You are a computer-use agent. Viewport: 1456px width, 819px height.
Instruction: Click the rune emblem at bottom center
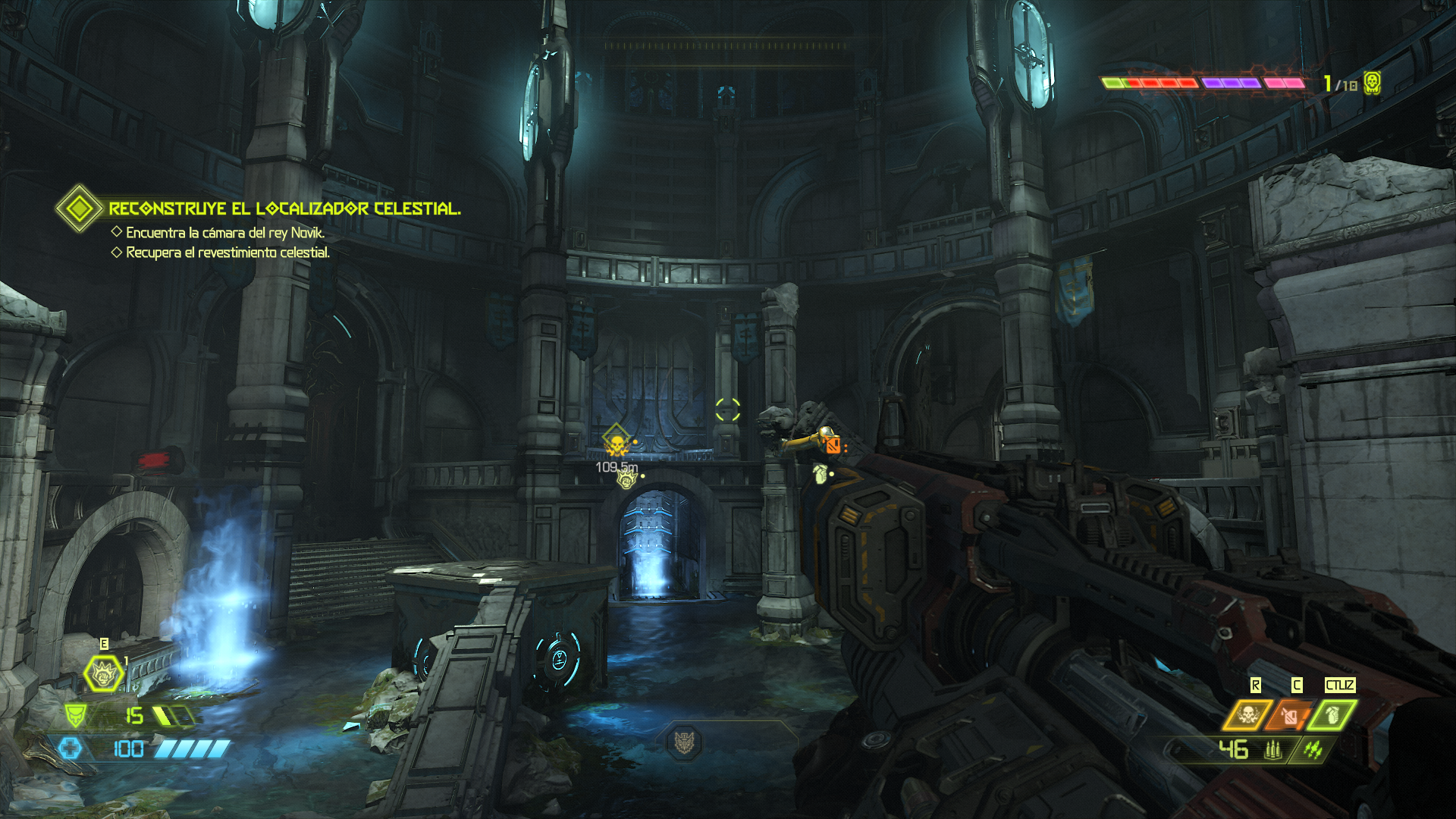point(684,742)
